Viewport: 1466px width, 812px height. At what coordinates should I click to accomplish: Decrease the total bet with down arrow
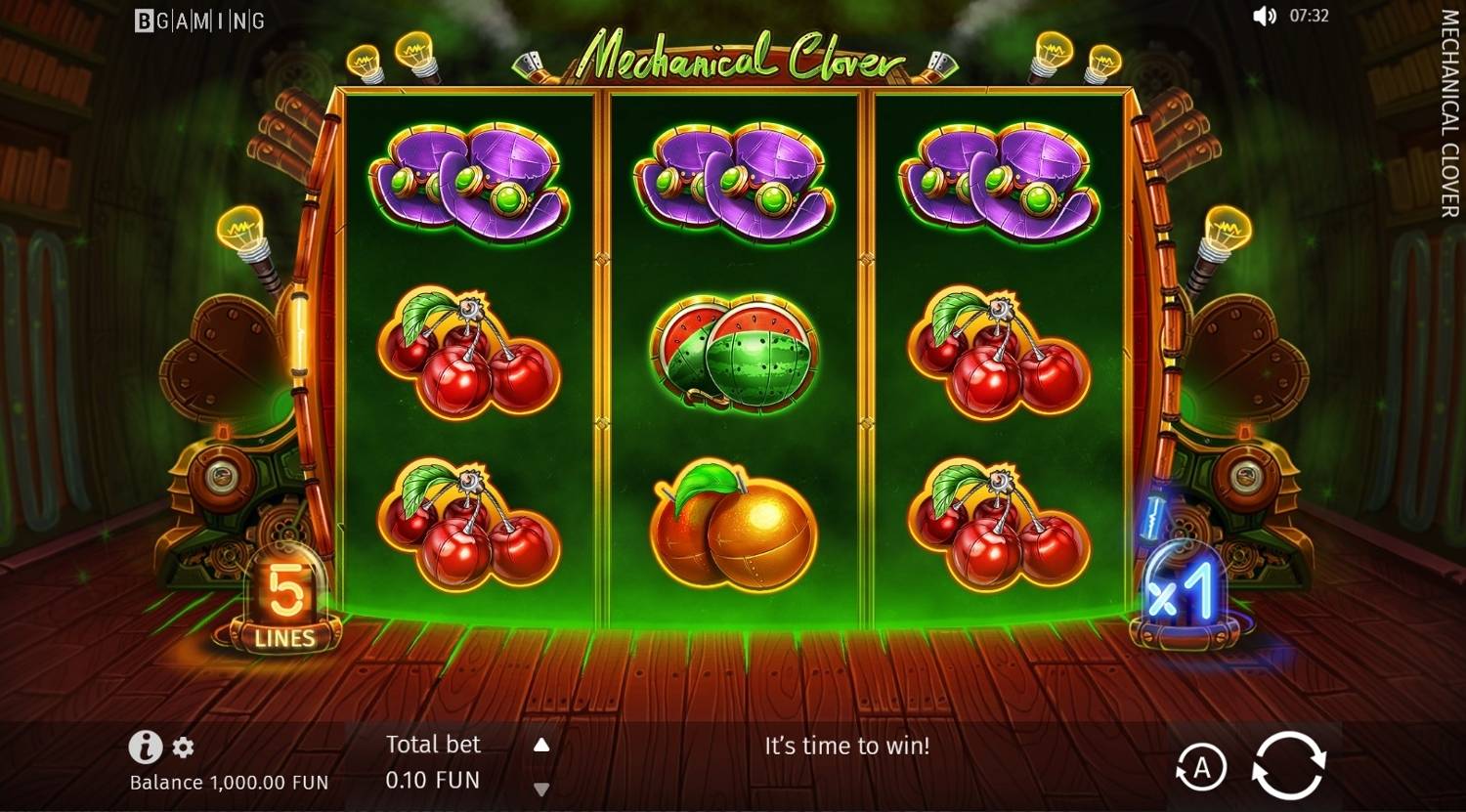540,787
